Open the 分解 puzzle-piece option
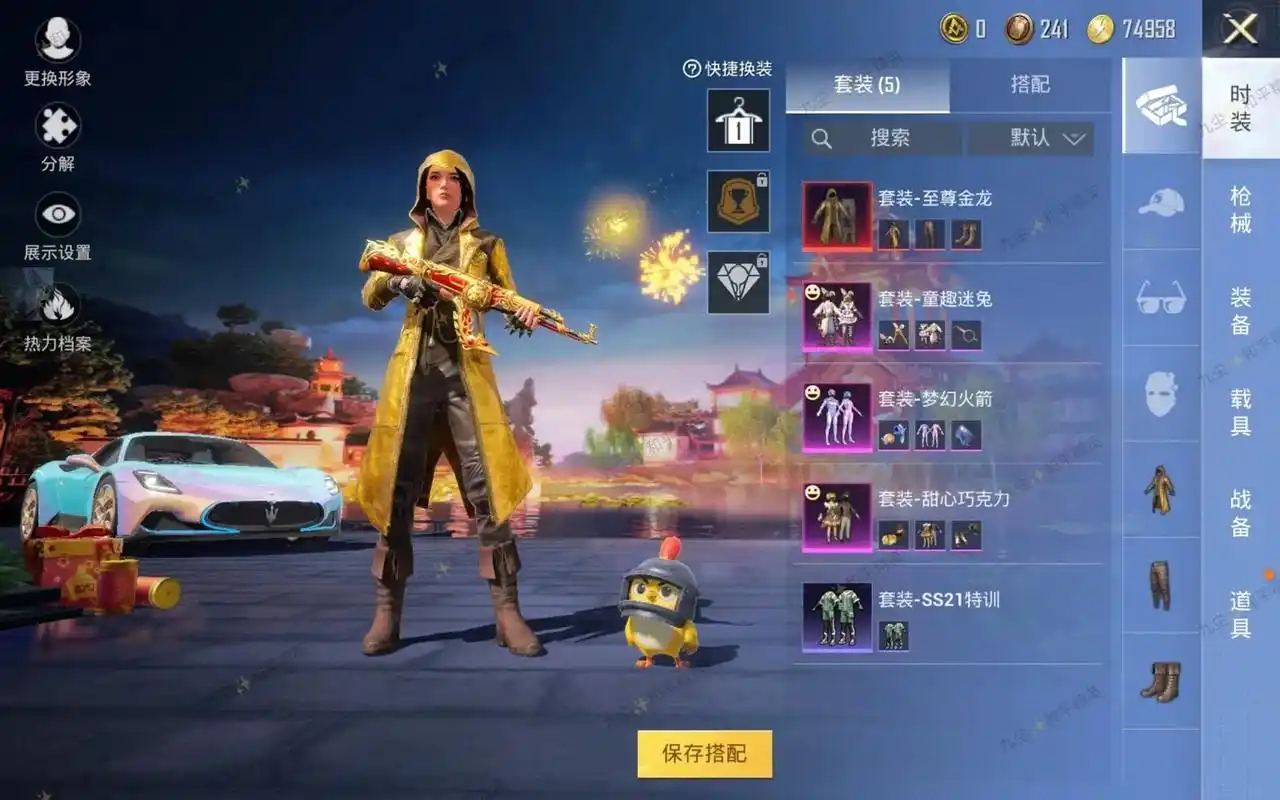Viewport: 1280px width, 800px height. click(58, 128)
